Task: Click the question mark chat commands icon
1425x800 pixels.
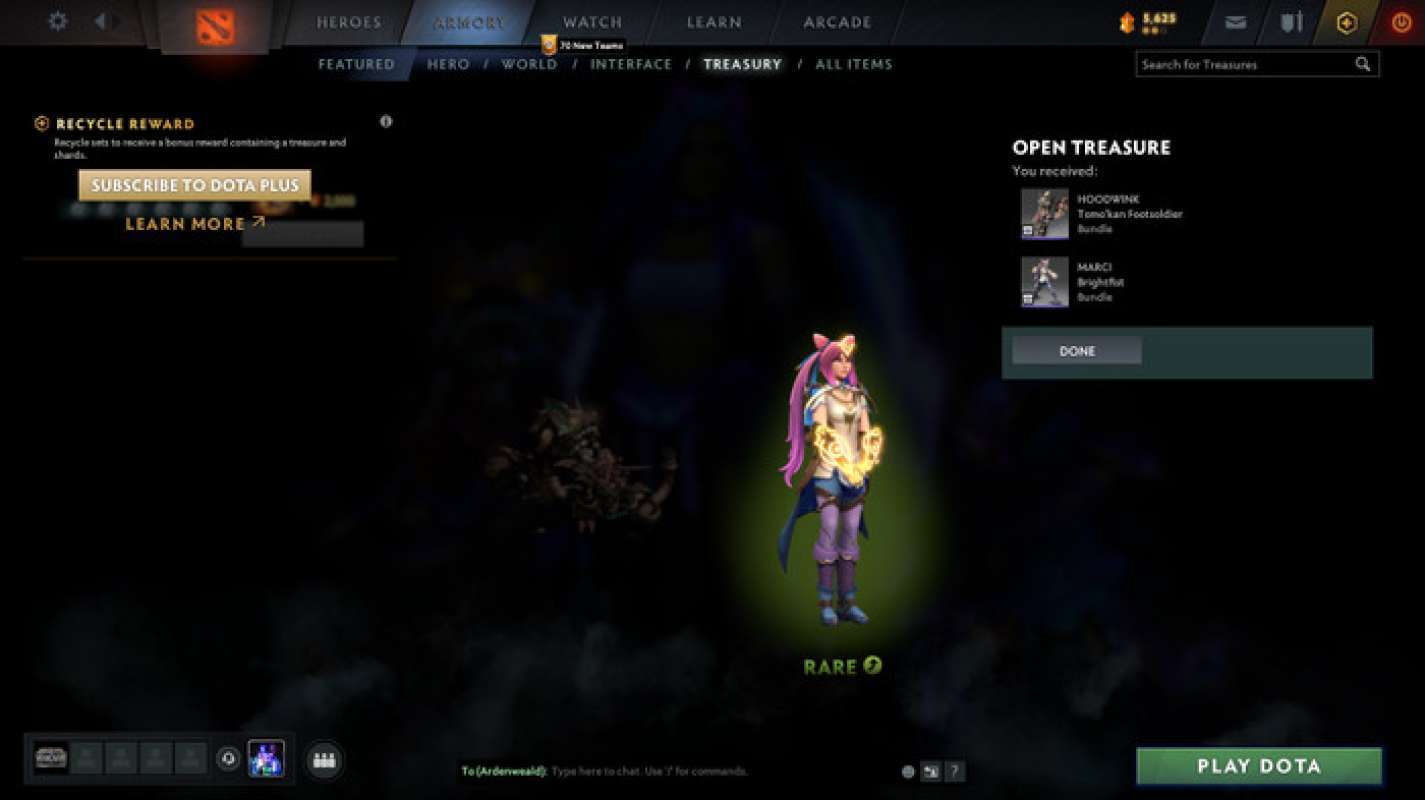Action: tap(953, 771)
